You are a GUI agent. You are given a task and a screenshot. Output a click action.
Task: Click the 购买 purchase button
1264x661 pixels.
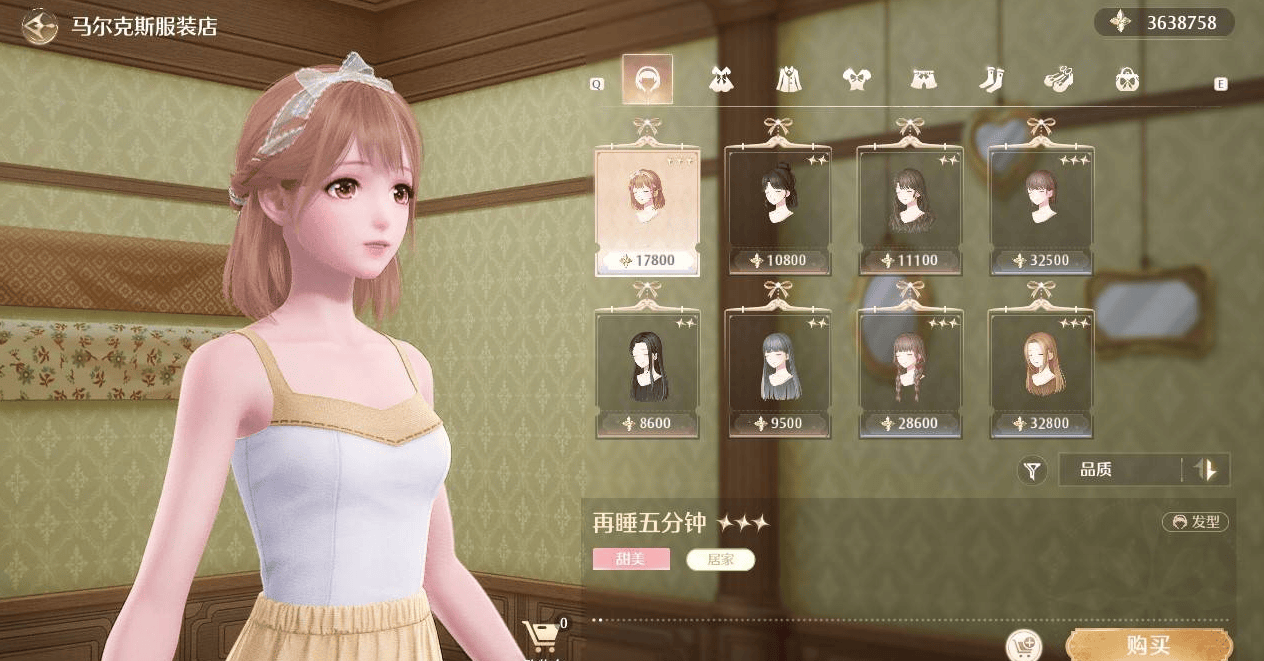(1148, 645)
